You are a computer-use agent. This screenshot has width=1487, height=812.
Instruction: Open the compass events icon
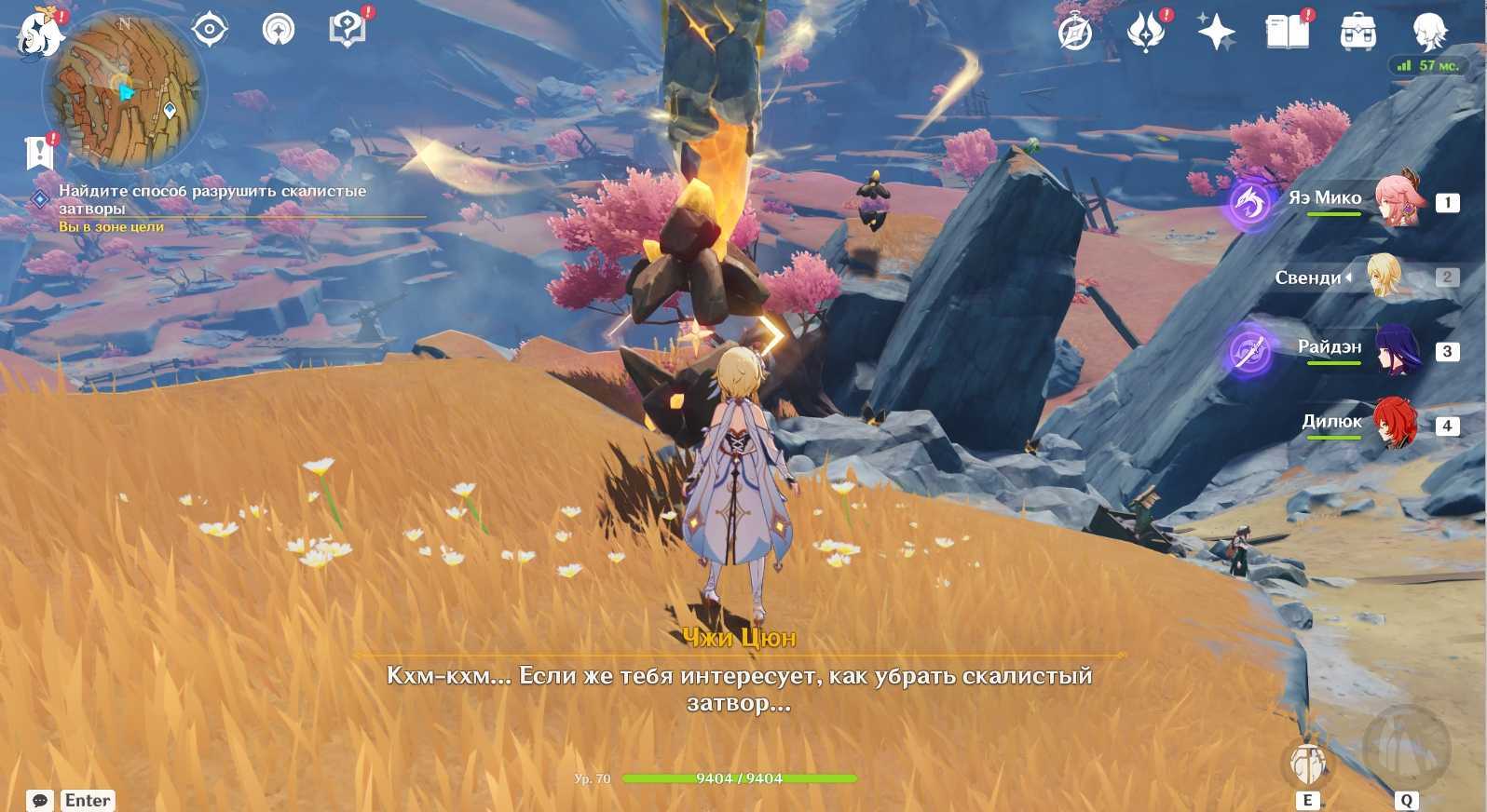click(x=1074, y=34)
